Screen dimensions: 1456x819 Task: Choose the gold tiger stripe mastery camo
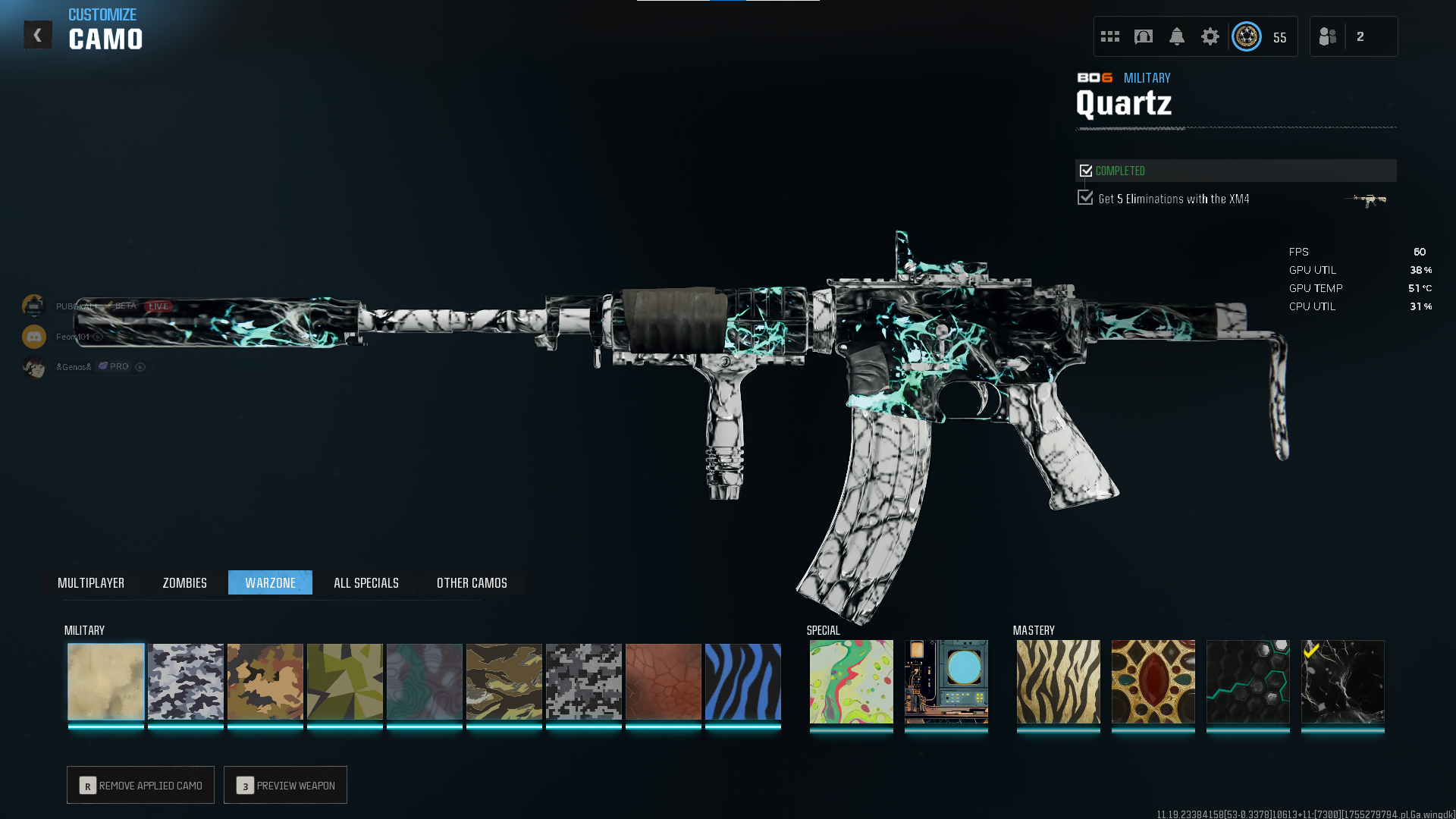click(x=1058, y=681)
